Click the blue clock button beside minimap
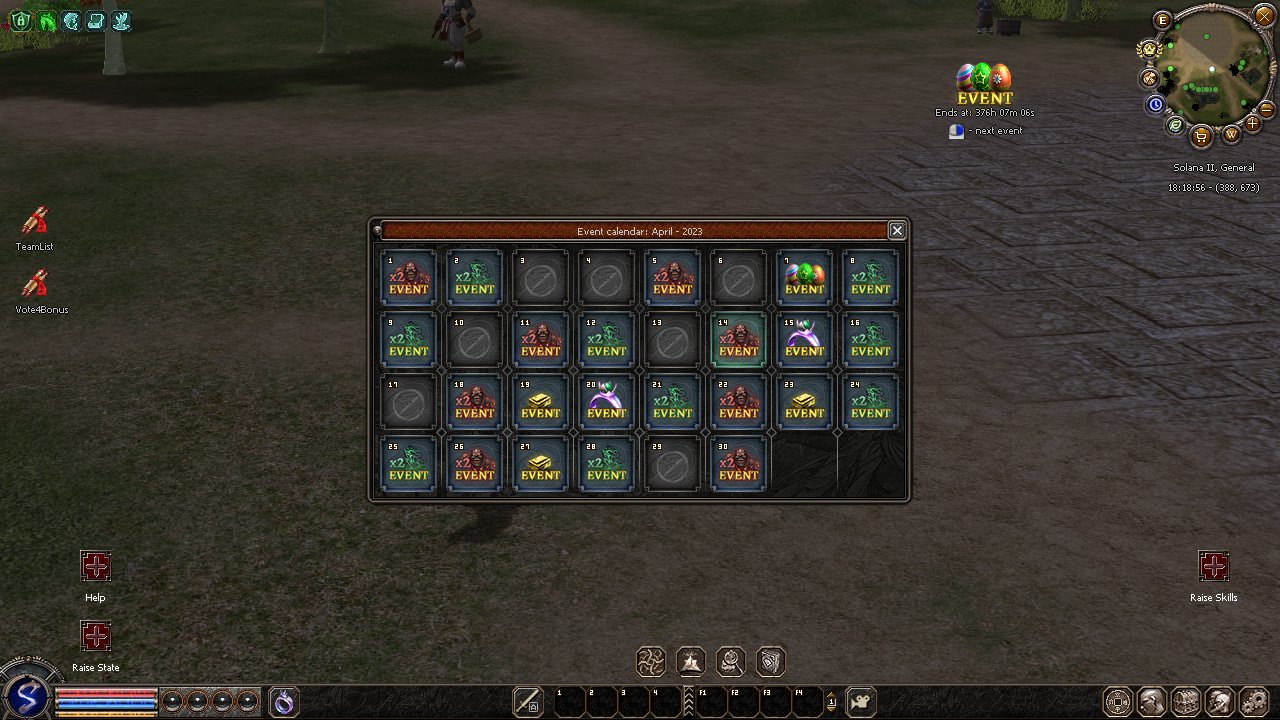Viewport: 1280px width, 720px height. coord(1156,103)
